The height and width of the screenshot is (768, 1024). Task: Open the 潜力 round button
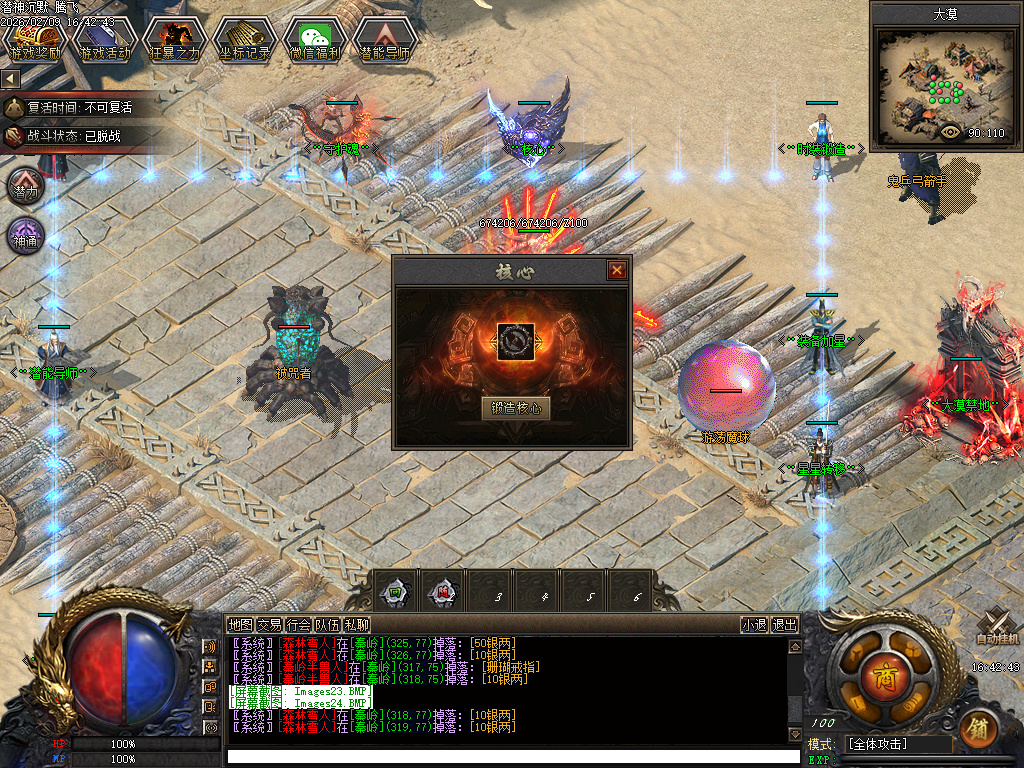26,187
